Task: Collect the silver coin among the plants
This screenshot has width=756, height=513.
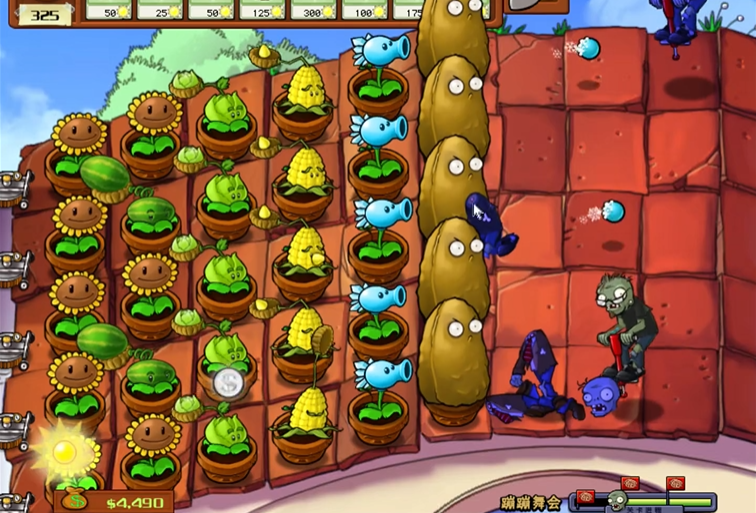Action: click(x=229, y=382)
